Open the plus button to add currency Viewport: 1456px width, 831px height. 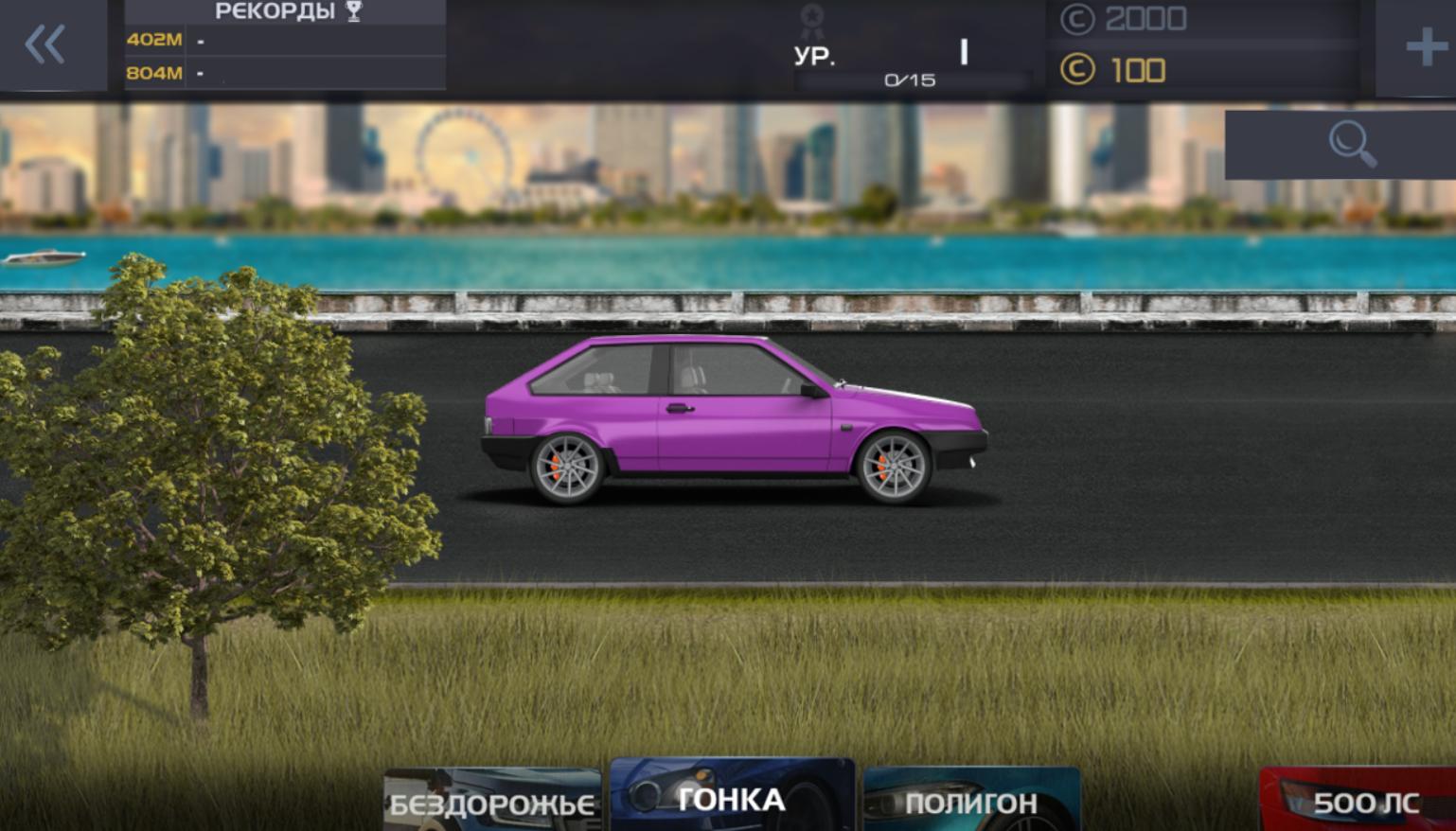(1425, 46)
